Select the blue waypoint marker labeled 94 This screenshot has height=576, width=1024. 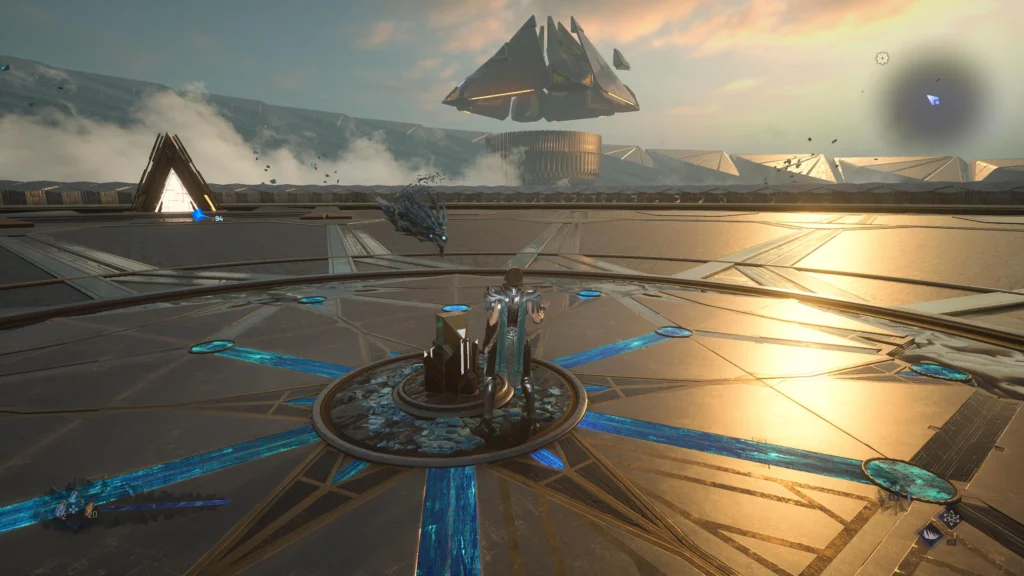[200, 215]
